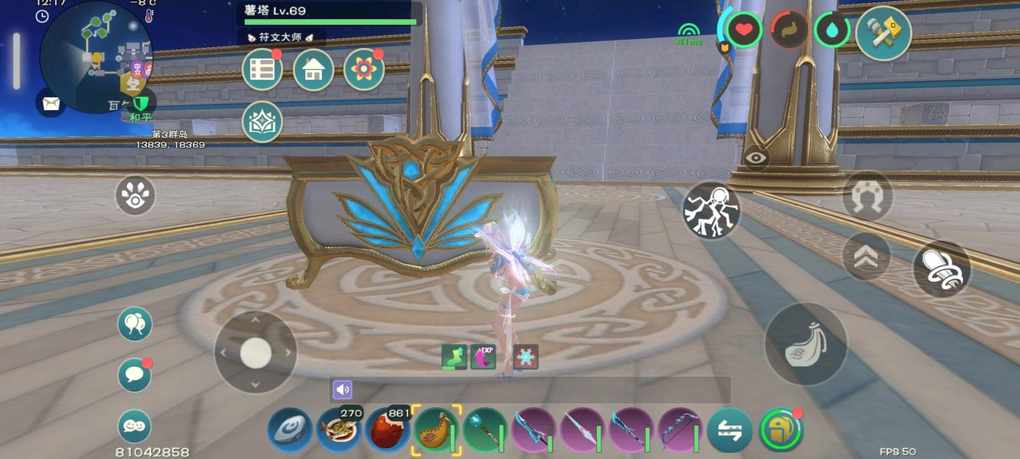Viewport: 1020px width, 459px height.
Task: Tap the paw and eye button
Action: tap(135, 195)
